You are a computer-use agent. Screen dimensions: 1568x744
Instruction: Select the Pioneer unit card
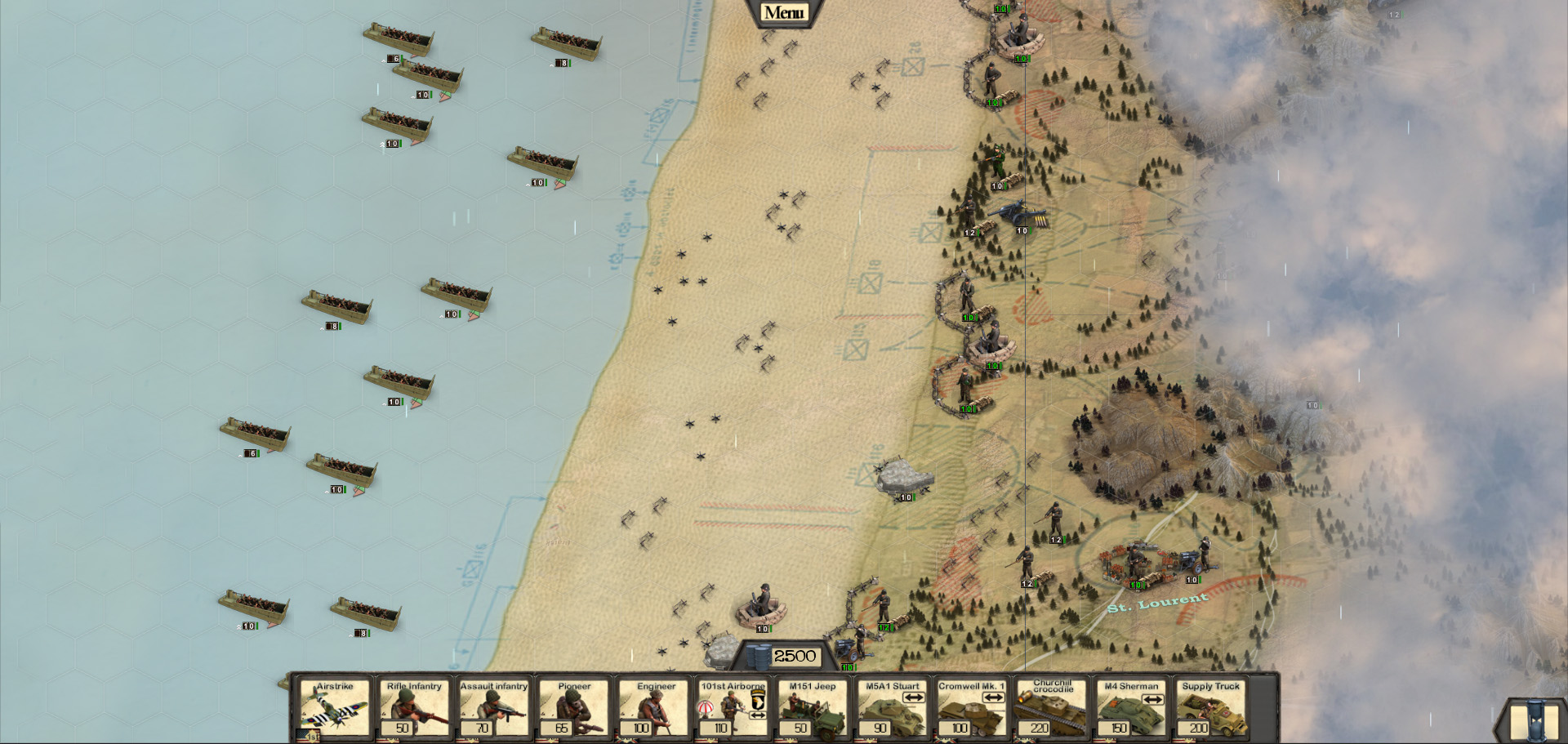point(573,709)
